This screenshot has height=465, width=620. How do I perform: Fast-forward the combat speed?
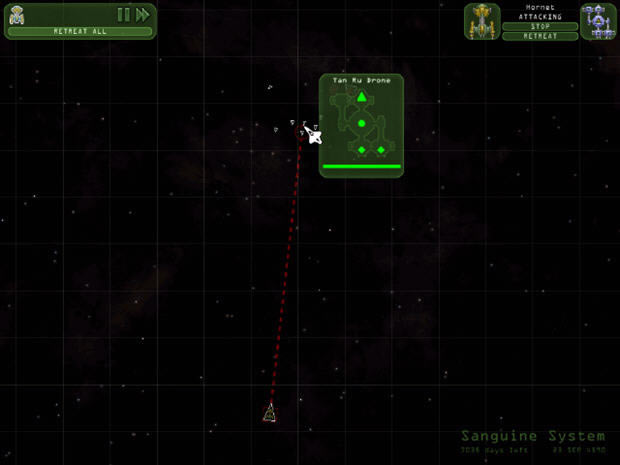(x=143, y=14)
